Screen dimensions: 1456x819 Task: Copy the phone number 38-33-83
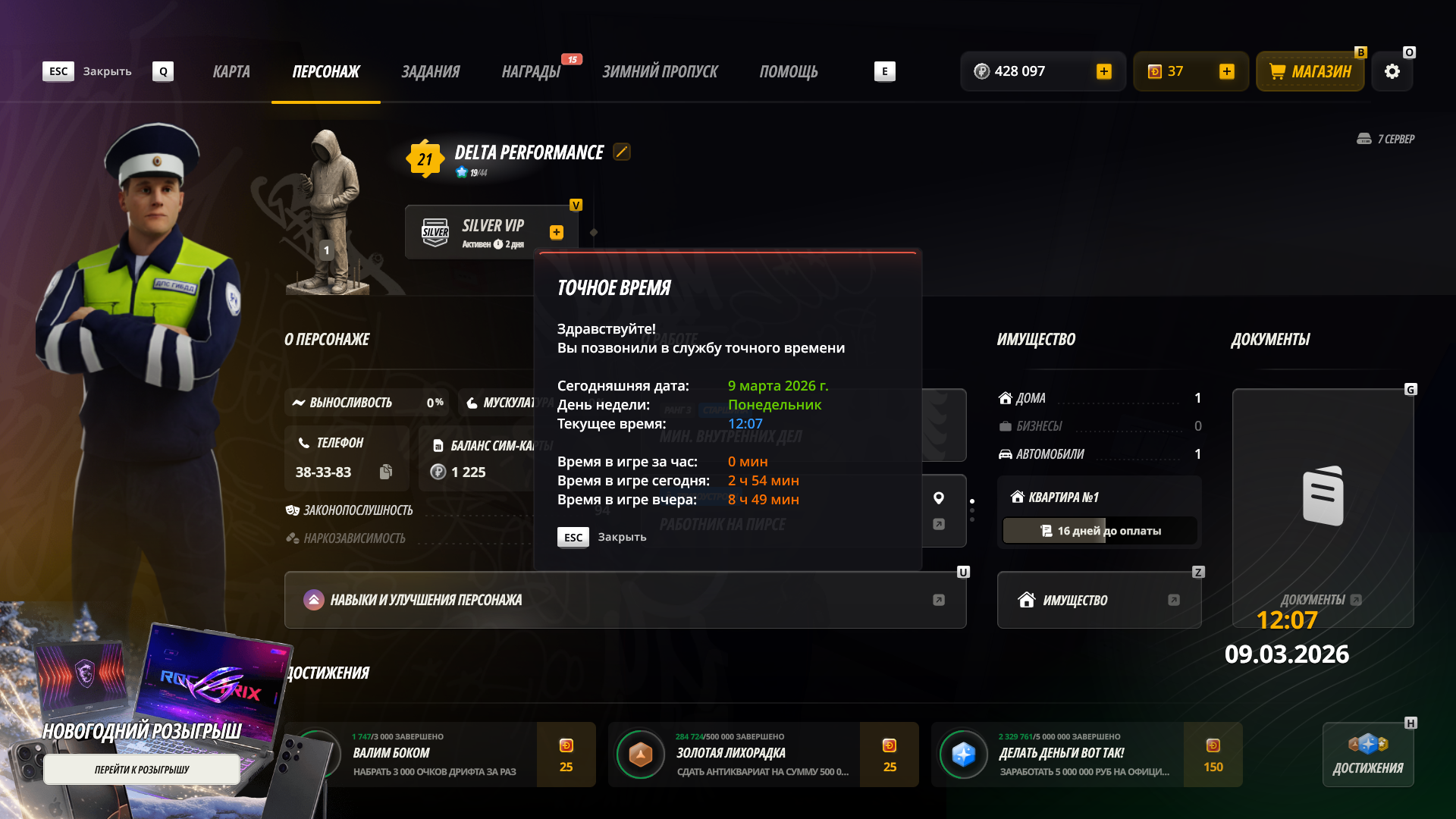point(386,472)
